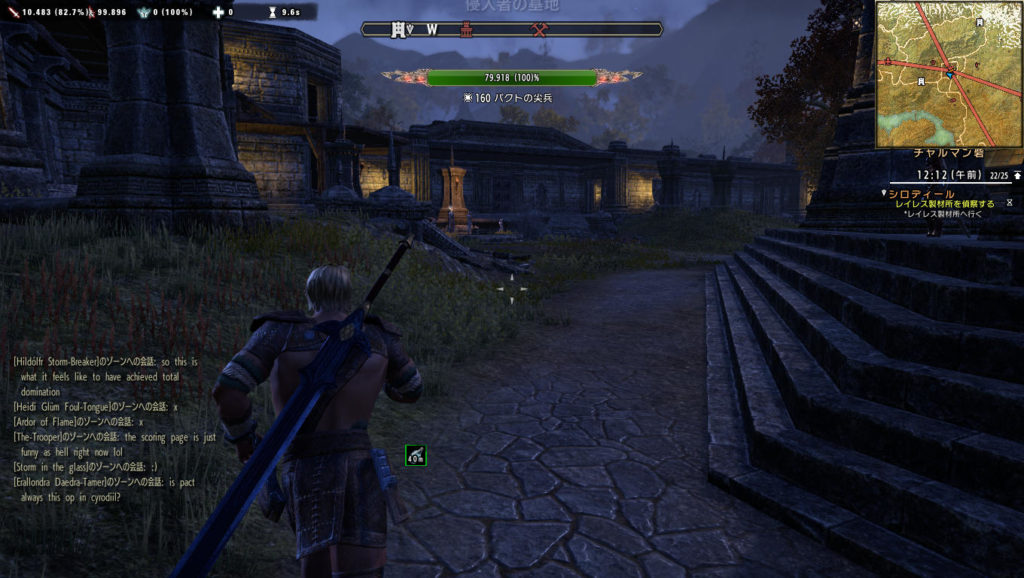Select the Cyrodiil quest tracker title
The width and height of the screenshot is (1024, 578).
coord(920,193)
